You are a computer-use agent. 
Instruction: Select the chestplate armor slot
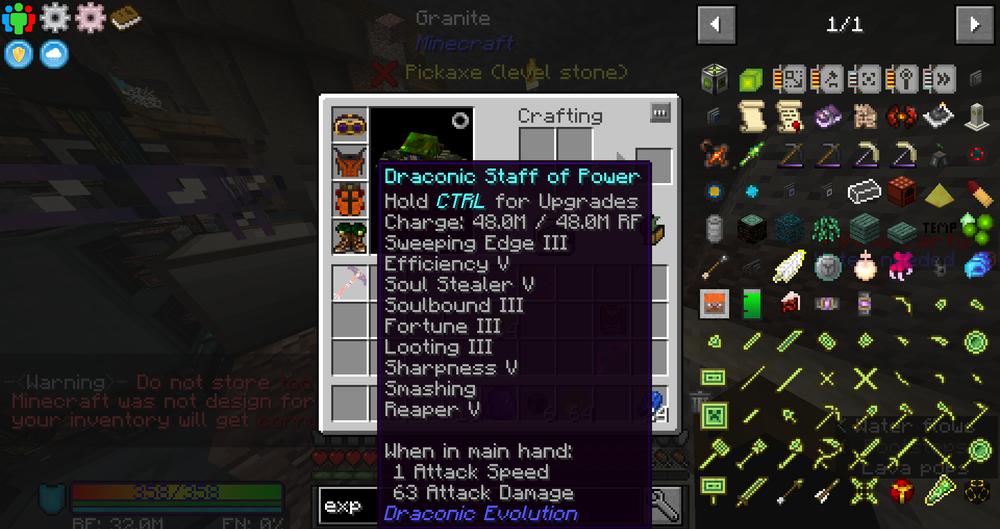click(350, 164)
